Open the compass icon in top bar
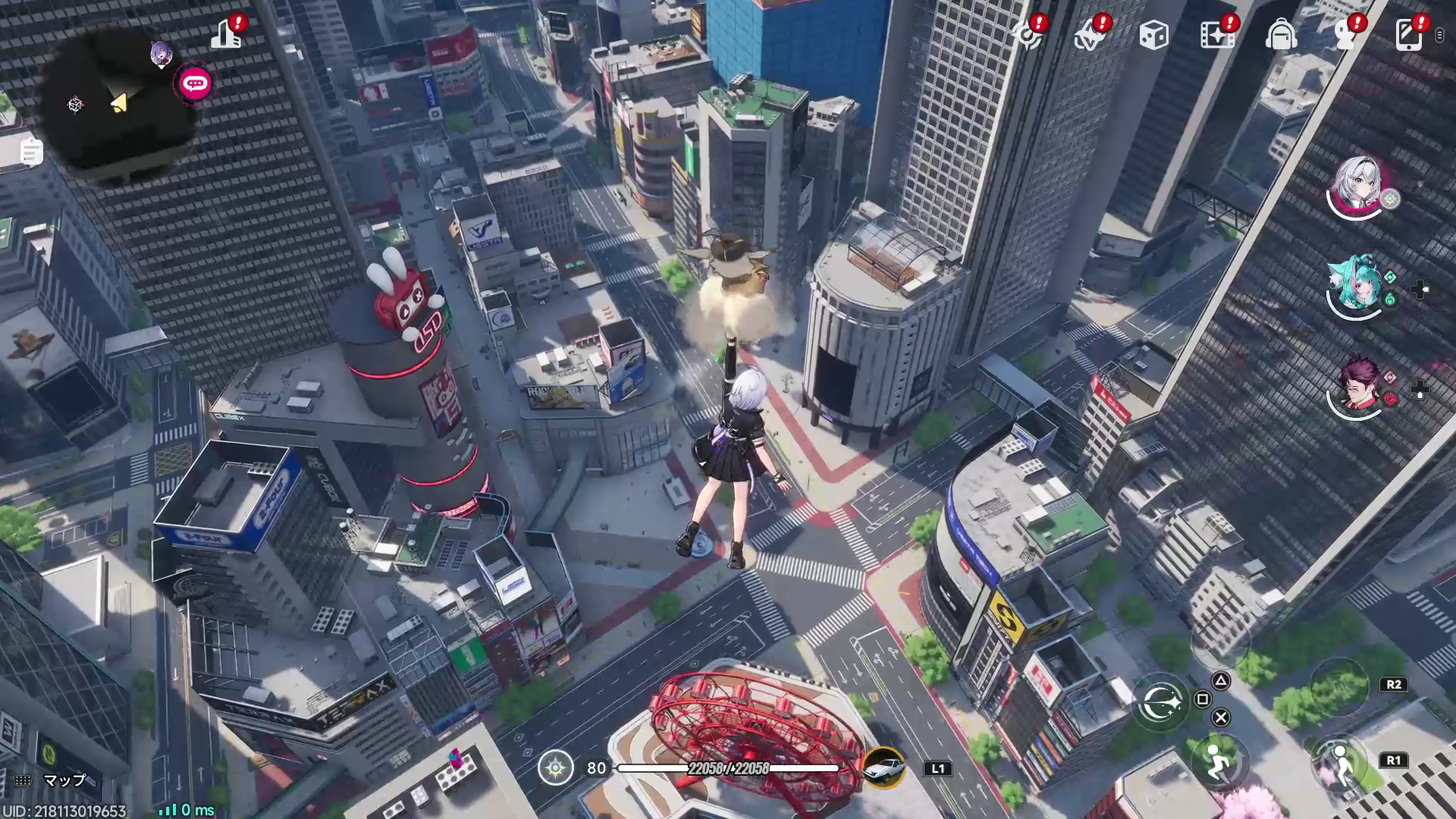This screenshot has width=1456, height=819. tap(1029, 35)
